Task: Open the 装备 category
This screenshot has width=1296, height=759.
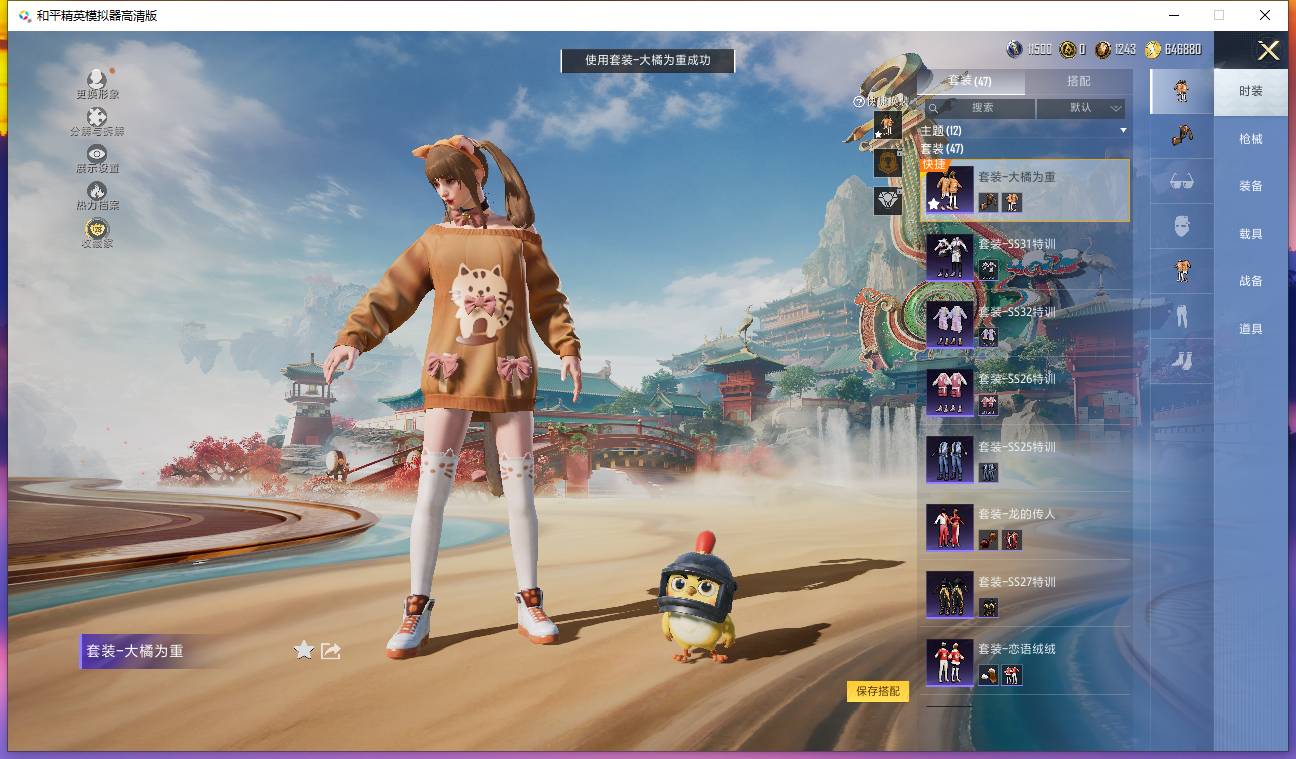Action: (1250, 186)
